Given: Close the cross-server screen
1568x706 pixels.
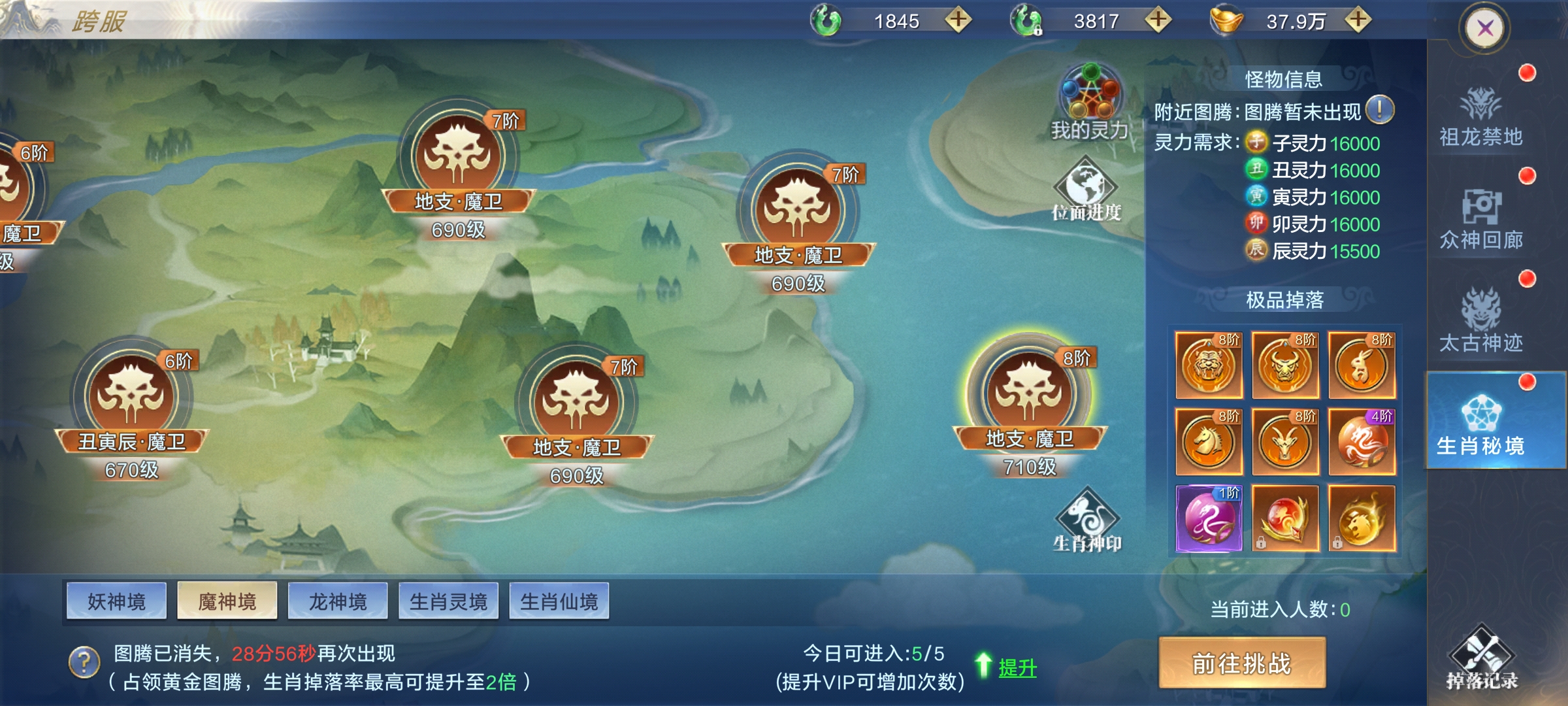Looking at the screenshot, I should click(x=1484, y=28).
